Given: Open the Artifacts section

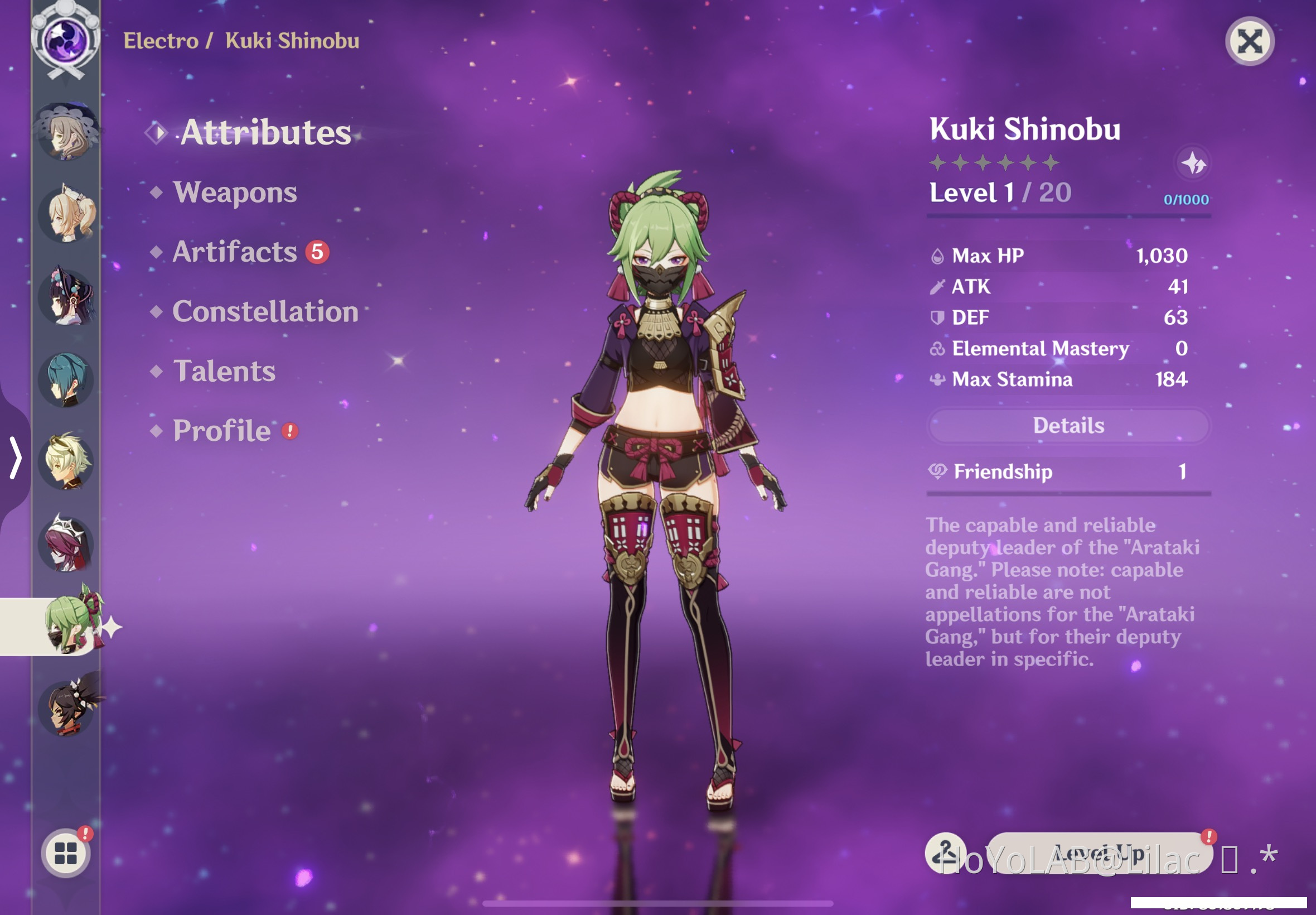Looking at the screenshot, I should (x=233, y=252).
